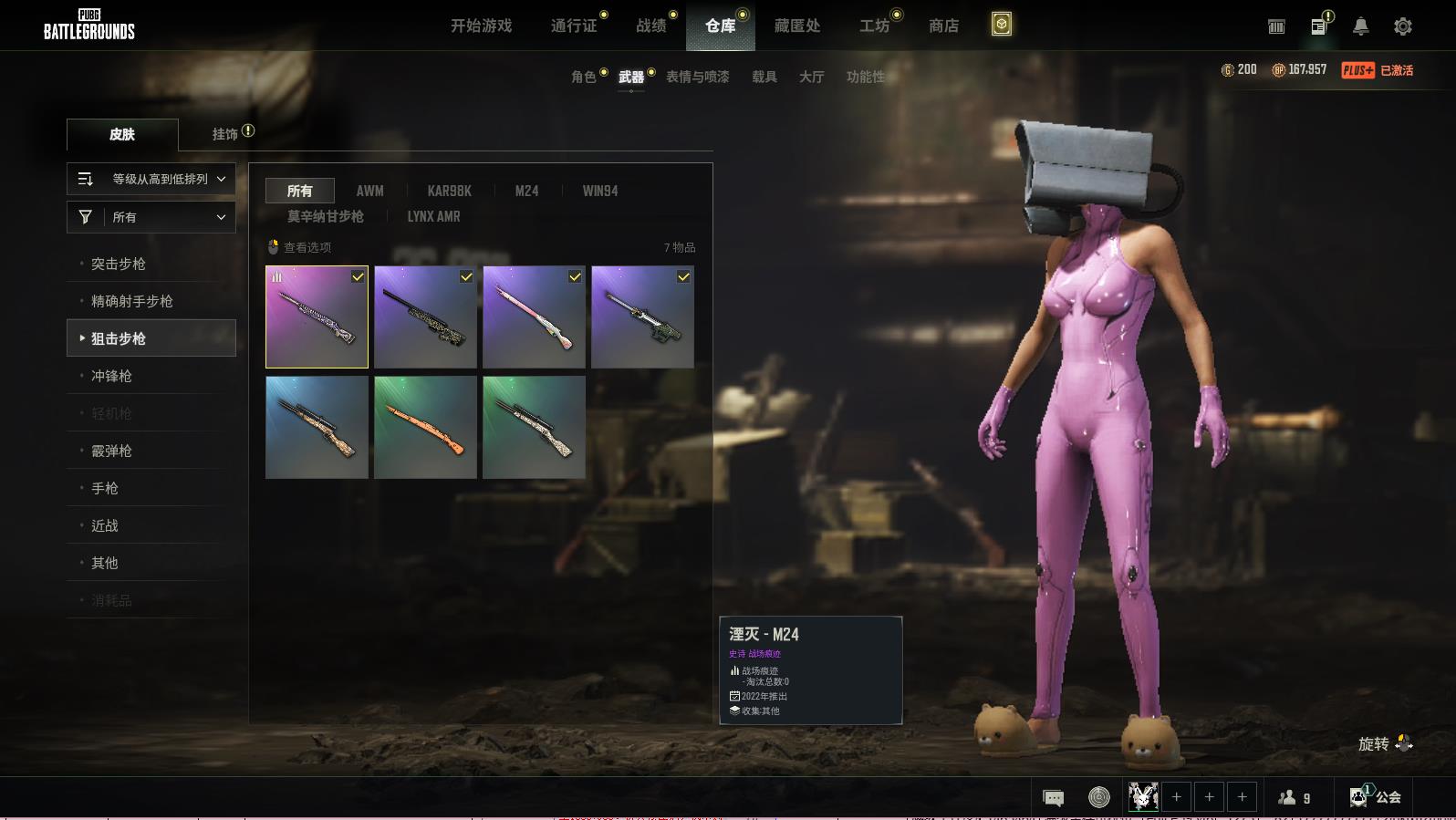Open the 所有 filter dropdown with funnel icon

151,217
